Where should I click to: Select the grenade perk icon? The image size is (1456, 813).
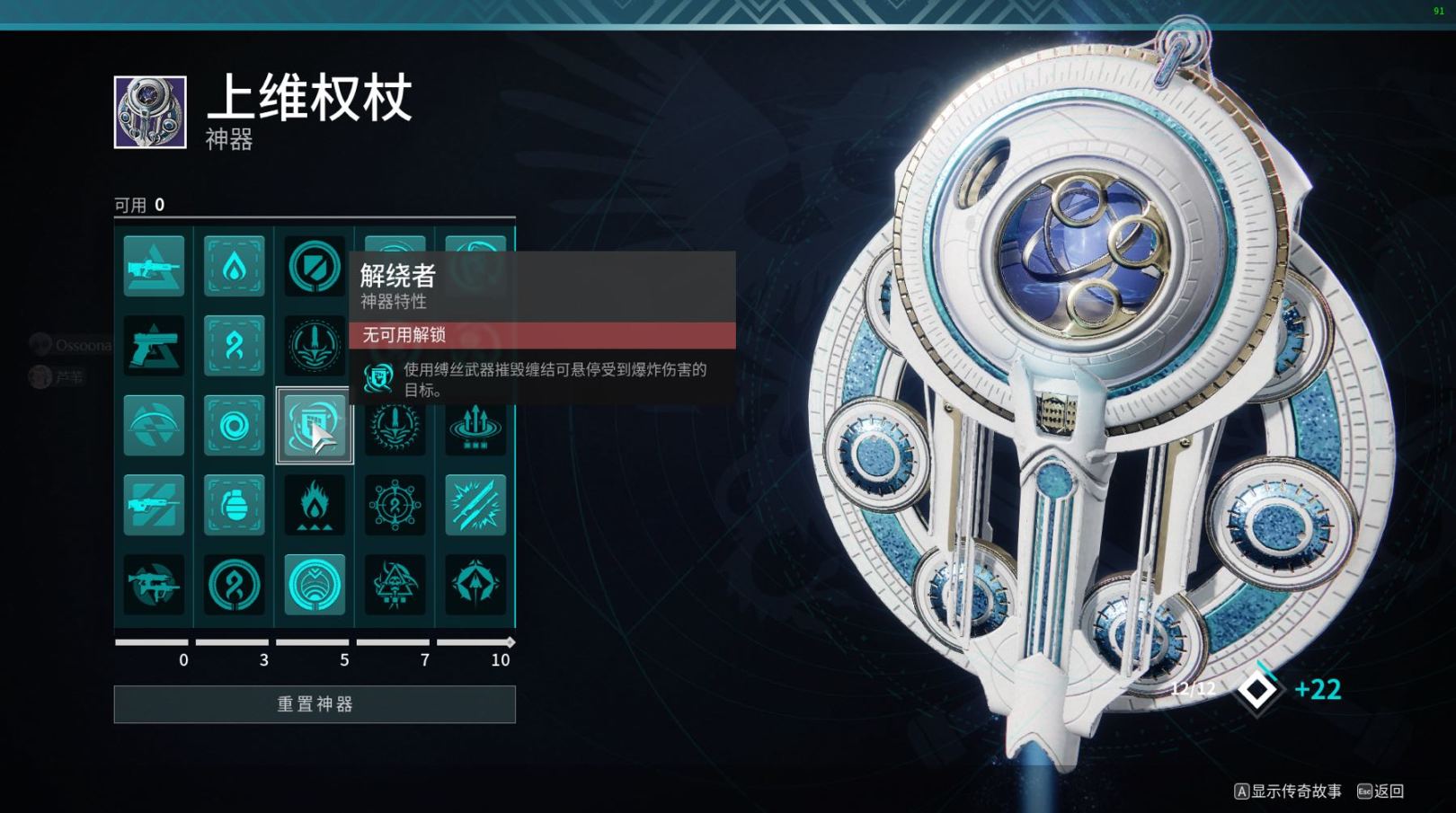[x=234, y=505]
